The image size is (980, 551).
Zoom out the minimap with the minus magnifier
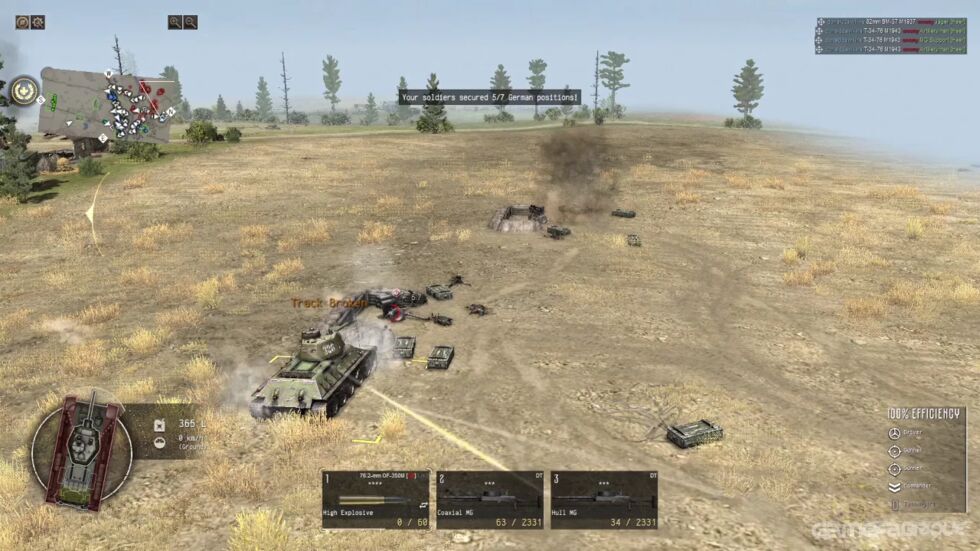pyautogui.click(x=190, y=22)
